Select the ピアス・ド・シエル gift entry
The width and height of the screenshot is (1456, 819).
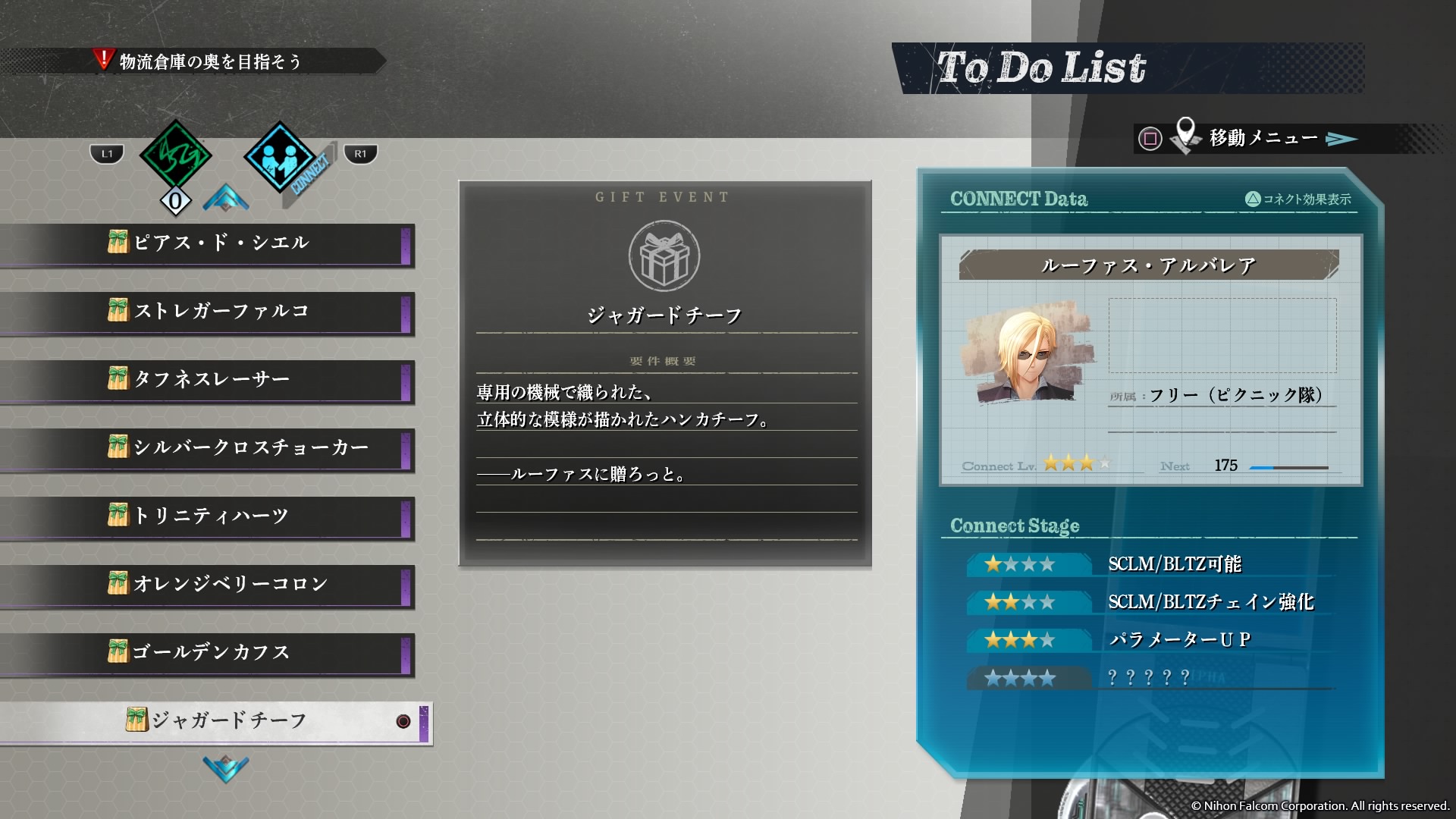click(220, 243)
